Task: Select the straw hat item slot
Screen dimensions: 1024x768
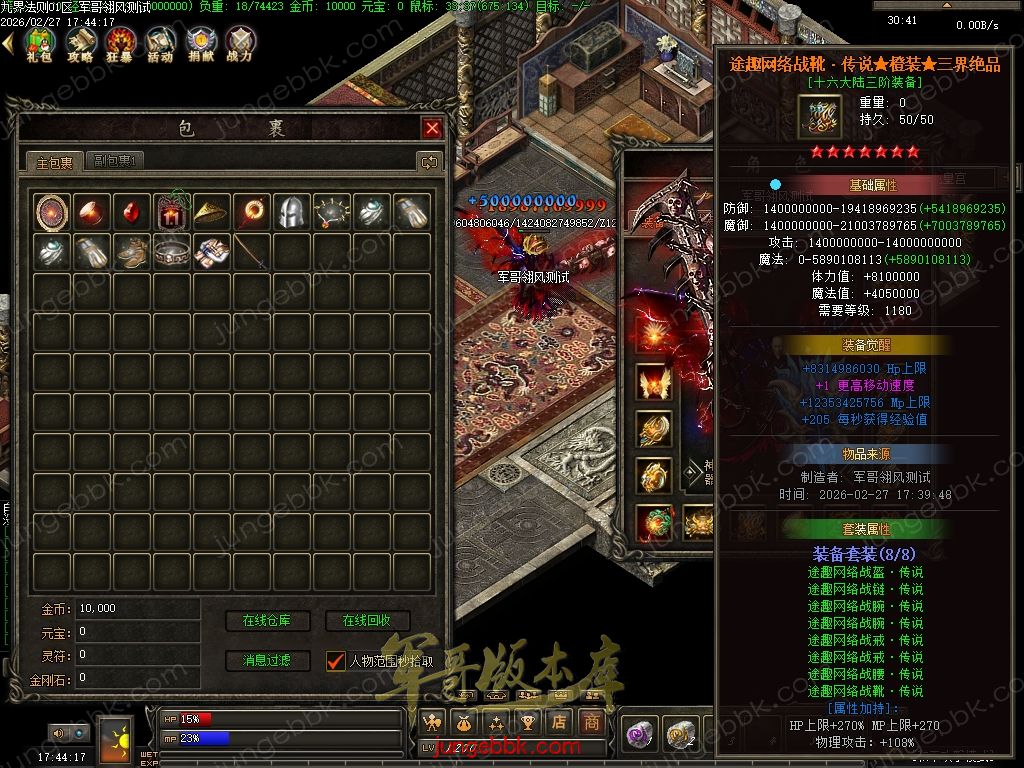Action: pyautogui.click(x=211, y=211)
